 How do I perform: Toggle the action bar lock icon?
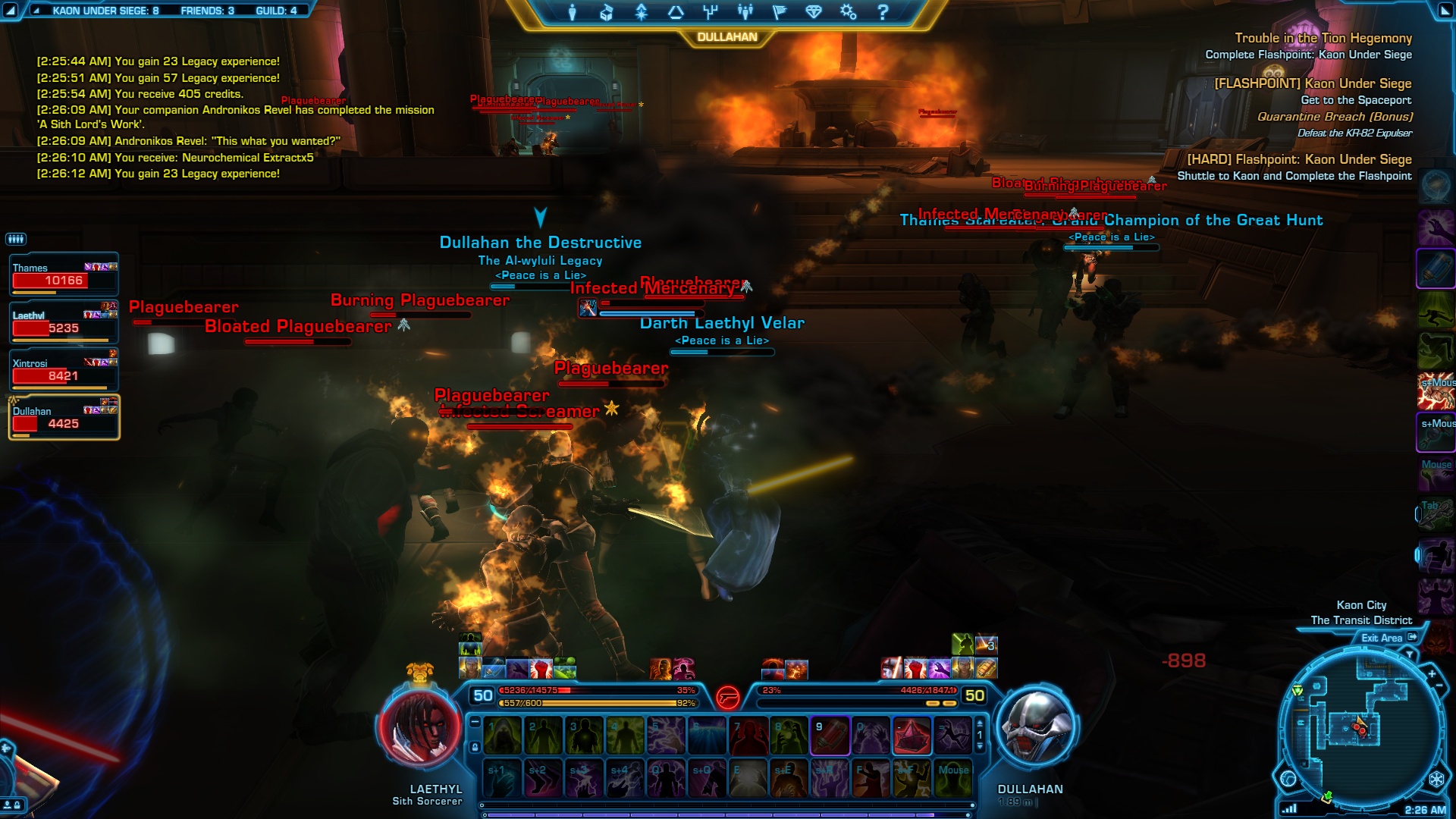475,747
